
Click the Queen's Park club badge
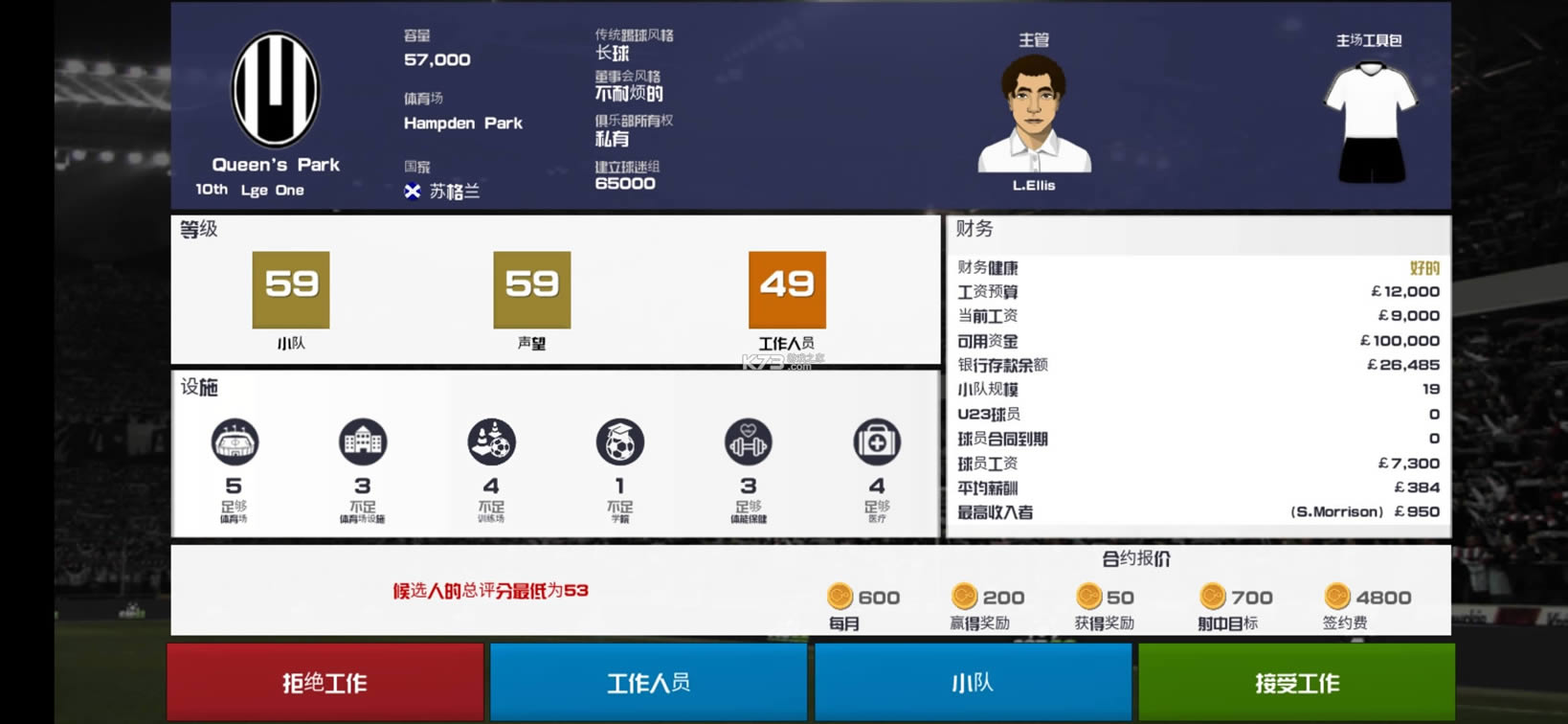coord(276,90)
